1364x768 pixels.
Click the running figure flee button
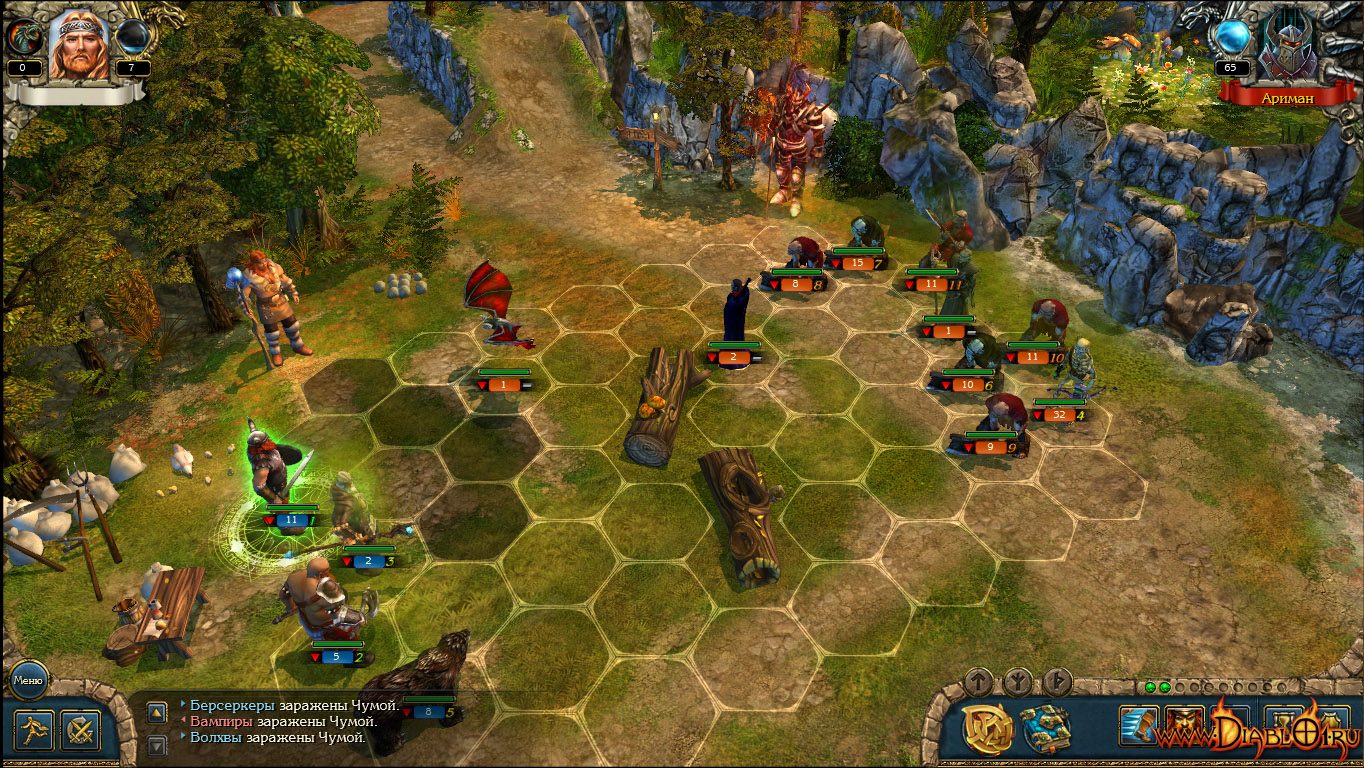coord(33,730)
